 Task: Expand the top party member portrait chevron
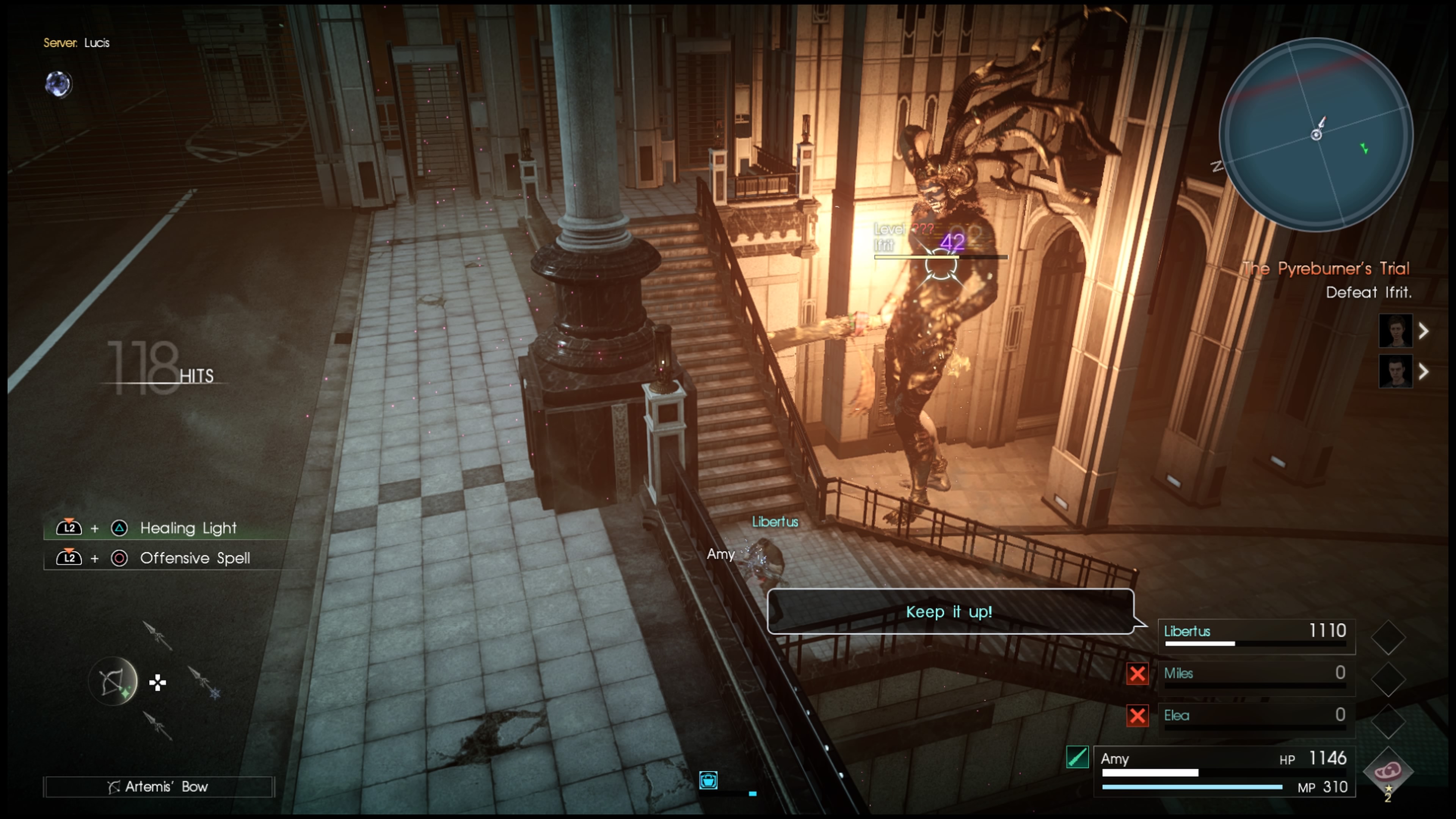click(1424, 331)
